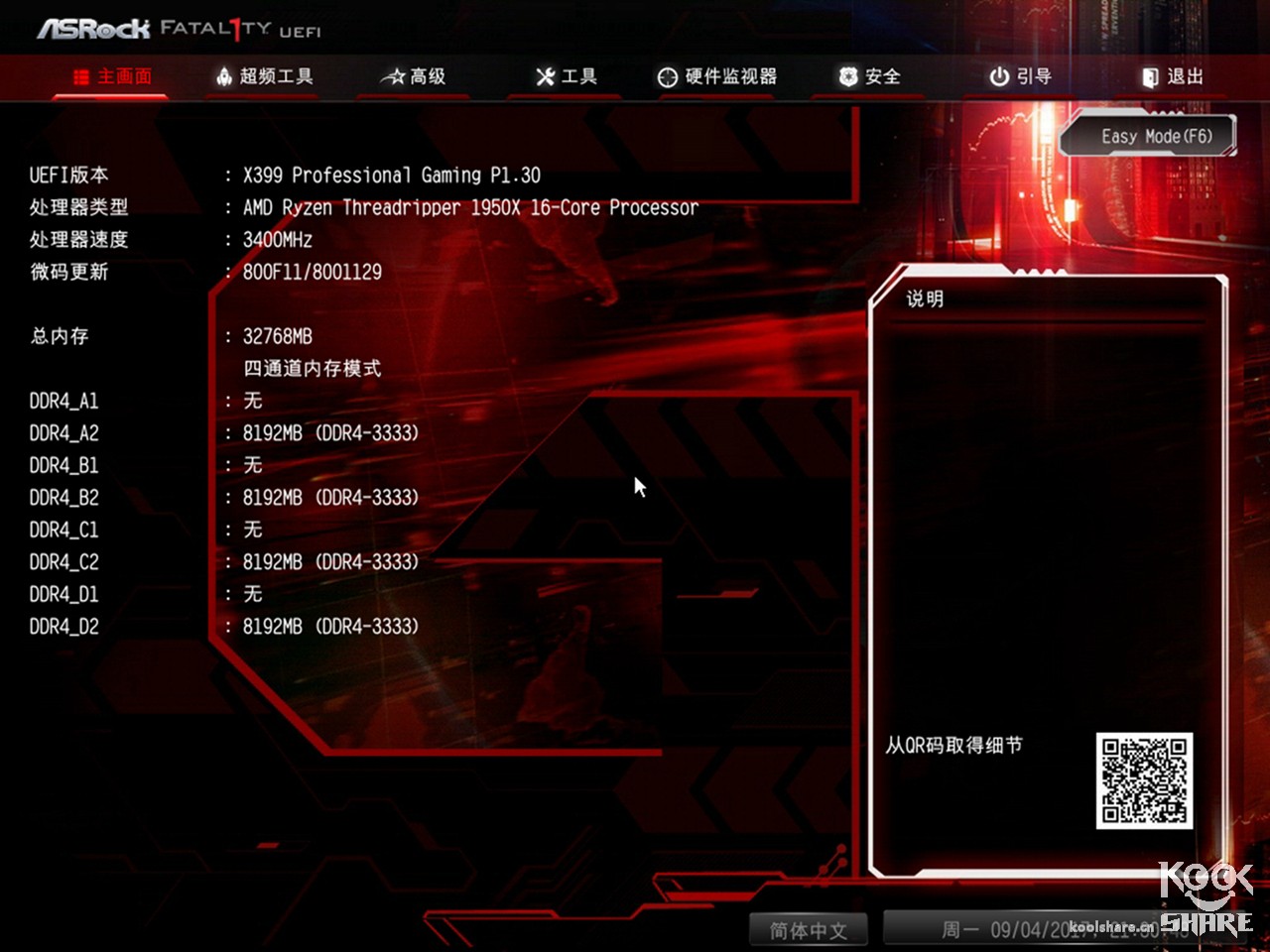Click the 退出 (Exit) door icon
Image resolution: width=1270 pixels, height=952 pixels.
1149,76
